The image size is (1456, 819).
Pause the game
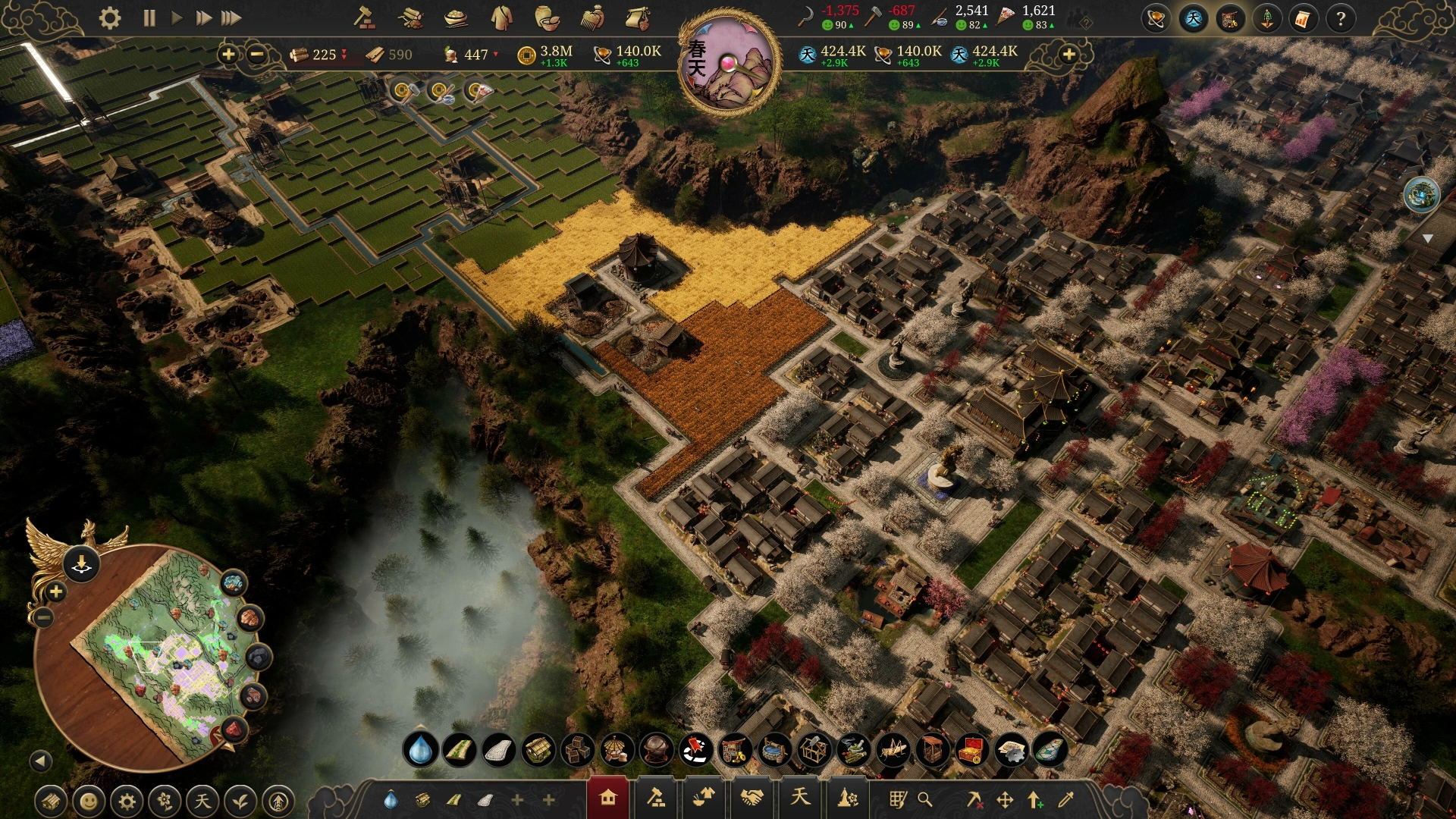pyautogui.click(x=149, y=18)
